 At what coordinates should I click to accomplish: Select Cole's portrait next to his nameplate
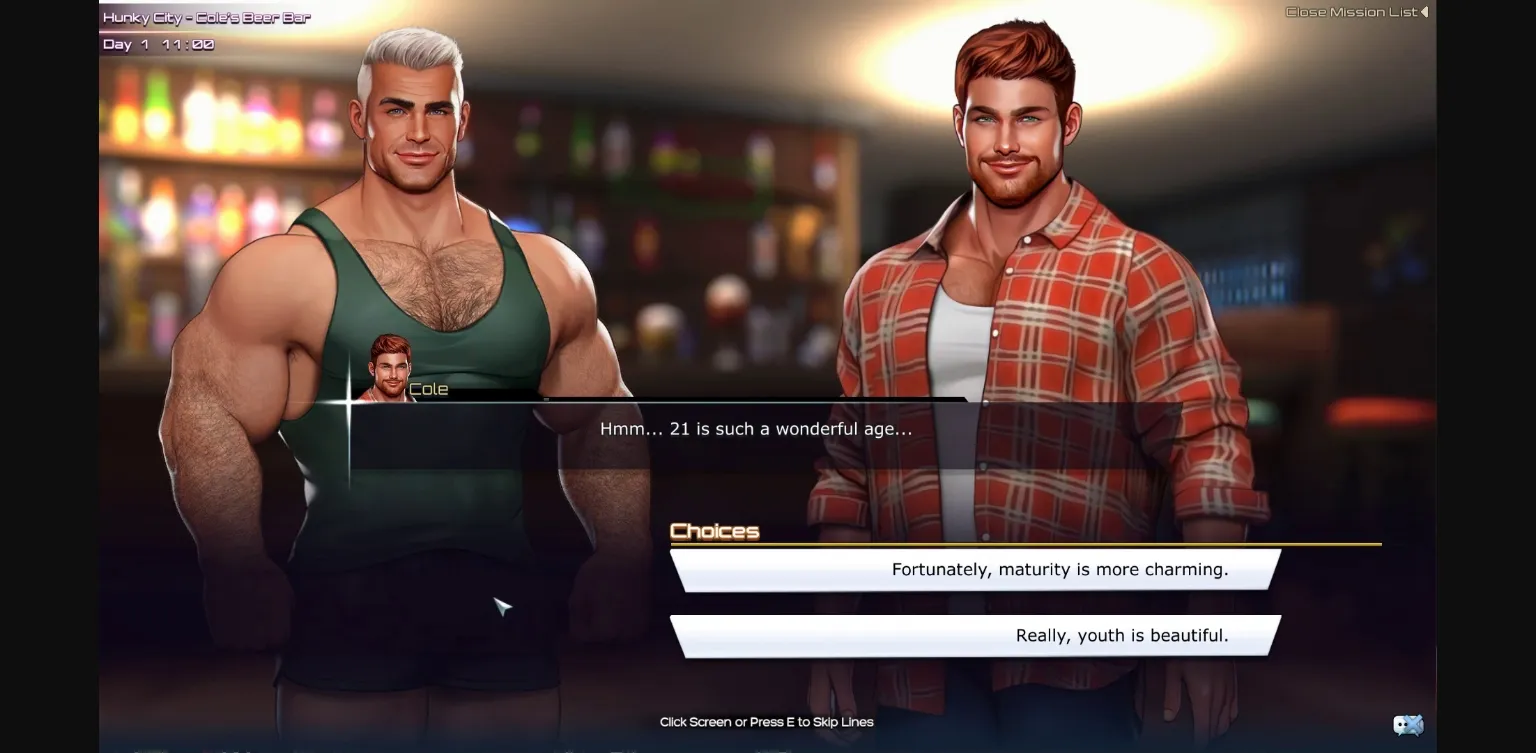(x=386, y=365)
